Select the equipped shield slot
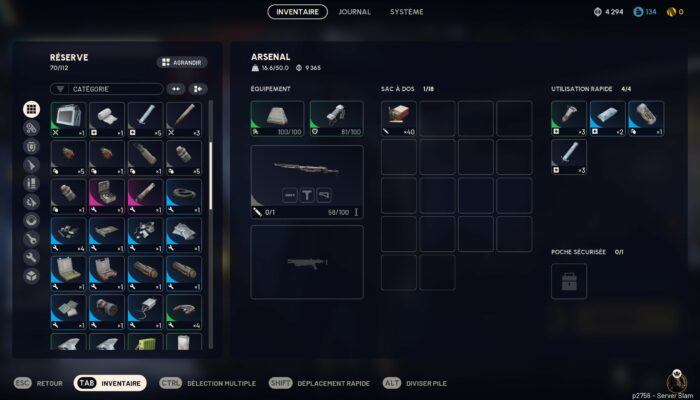The height and width of the screenshot is (400, 700). click(336, 119)
